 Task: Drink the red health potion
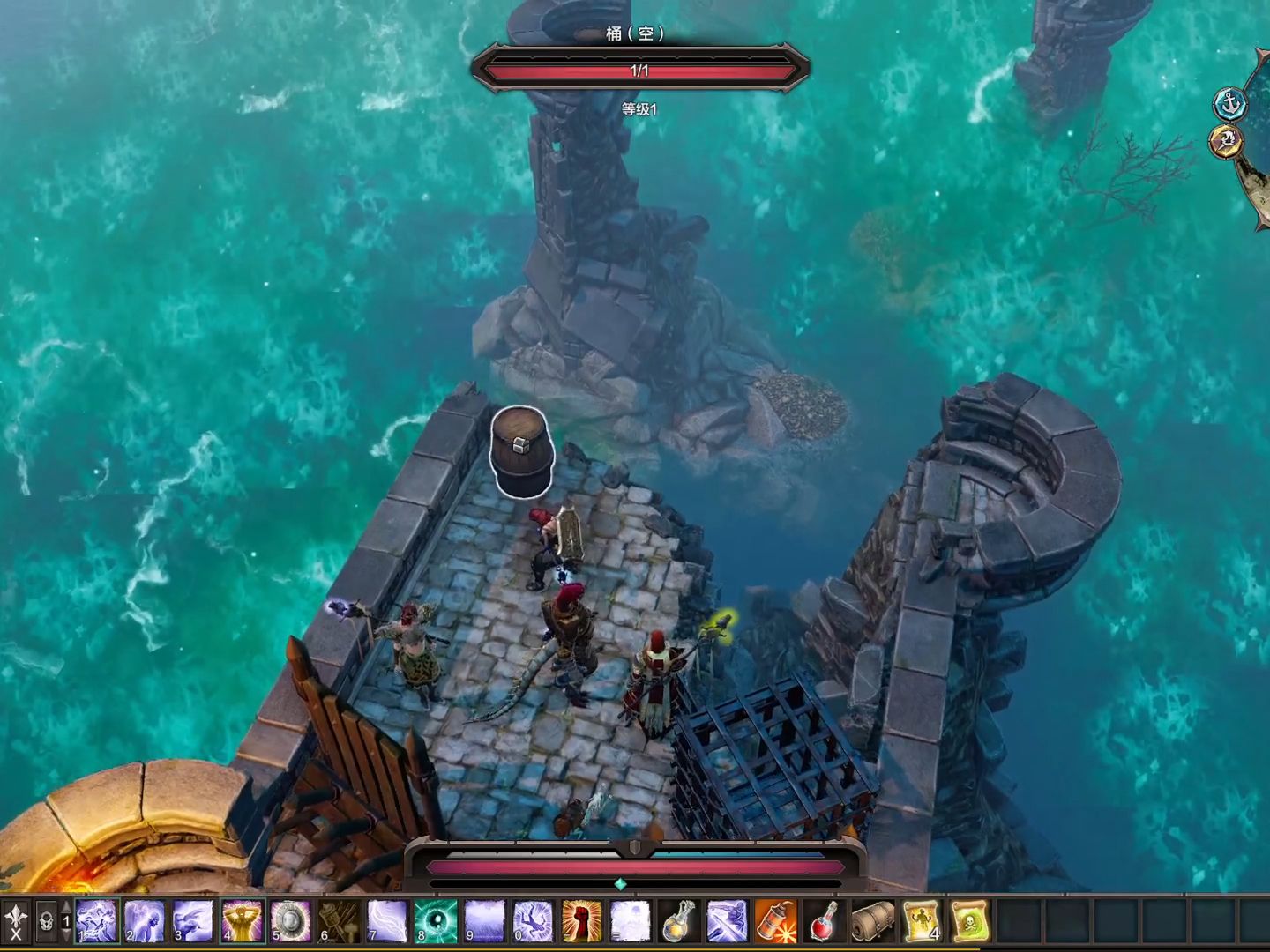[x=824, y=921]
